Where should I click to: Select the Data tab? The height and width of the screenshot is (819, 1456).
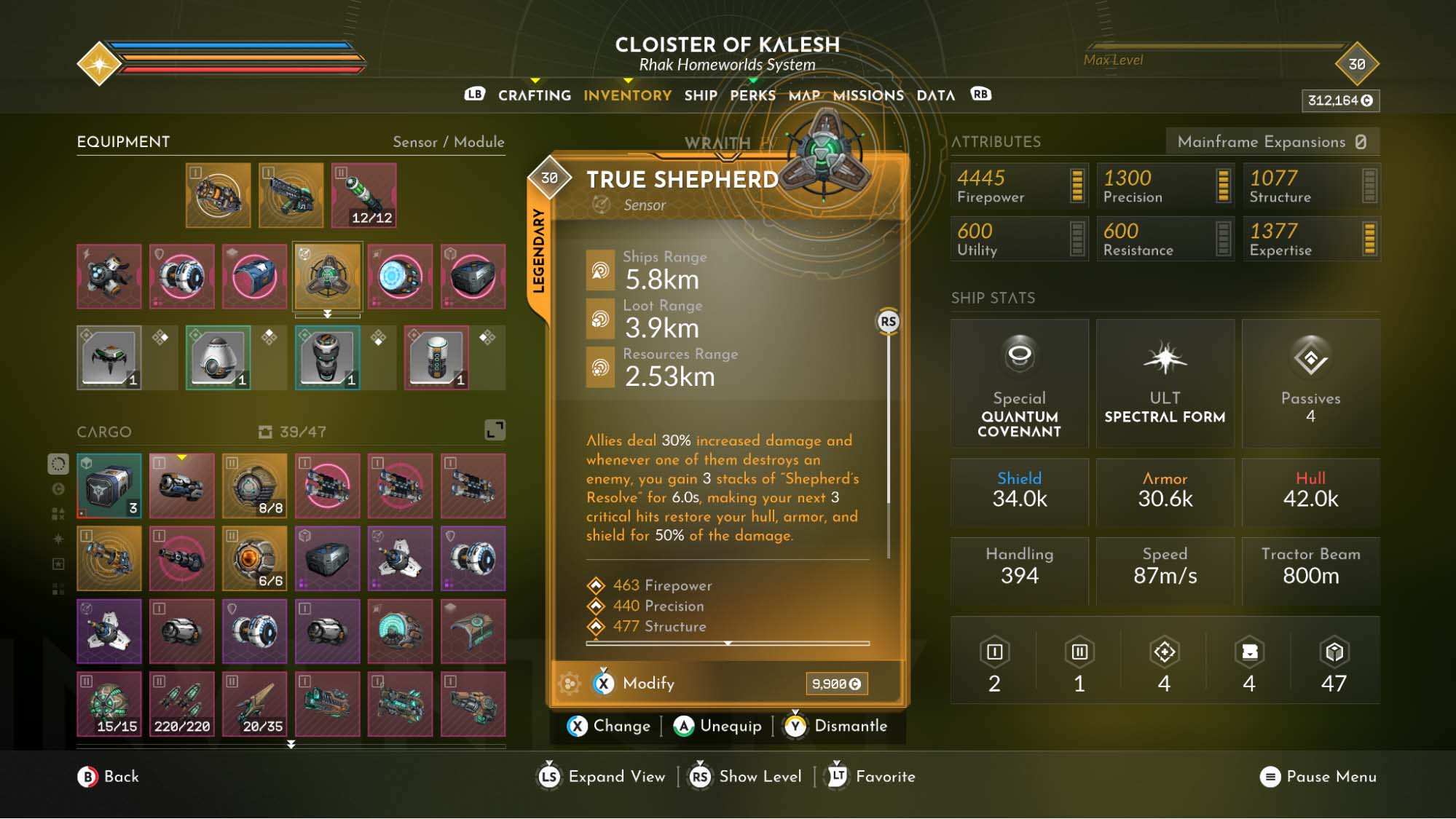(935, 95)
